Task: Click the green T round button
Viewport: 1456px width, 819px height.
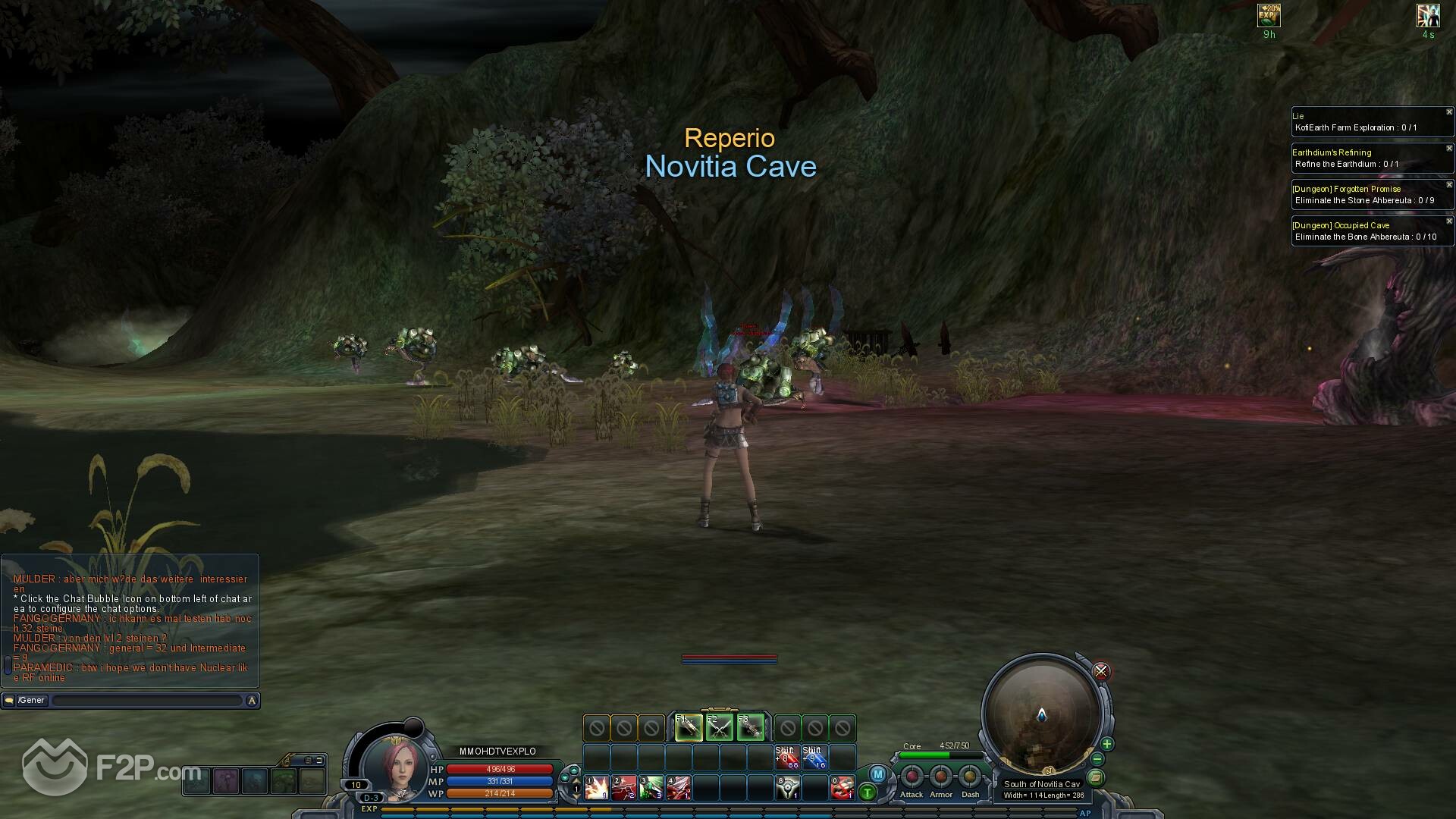Action: (867, 793)
